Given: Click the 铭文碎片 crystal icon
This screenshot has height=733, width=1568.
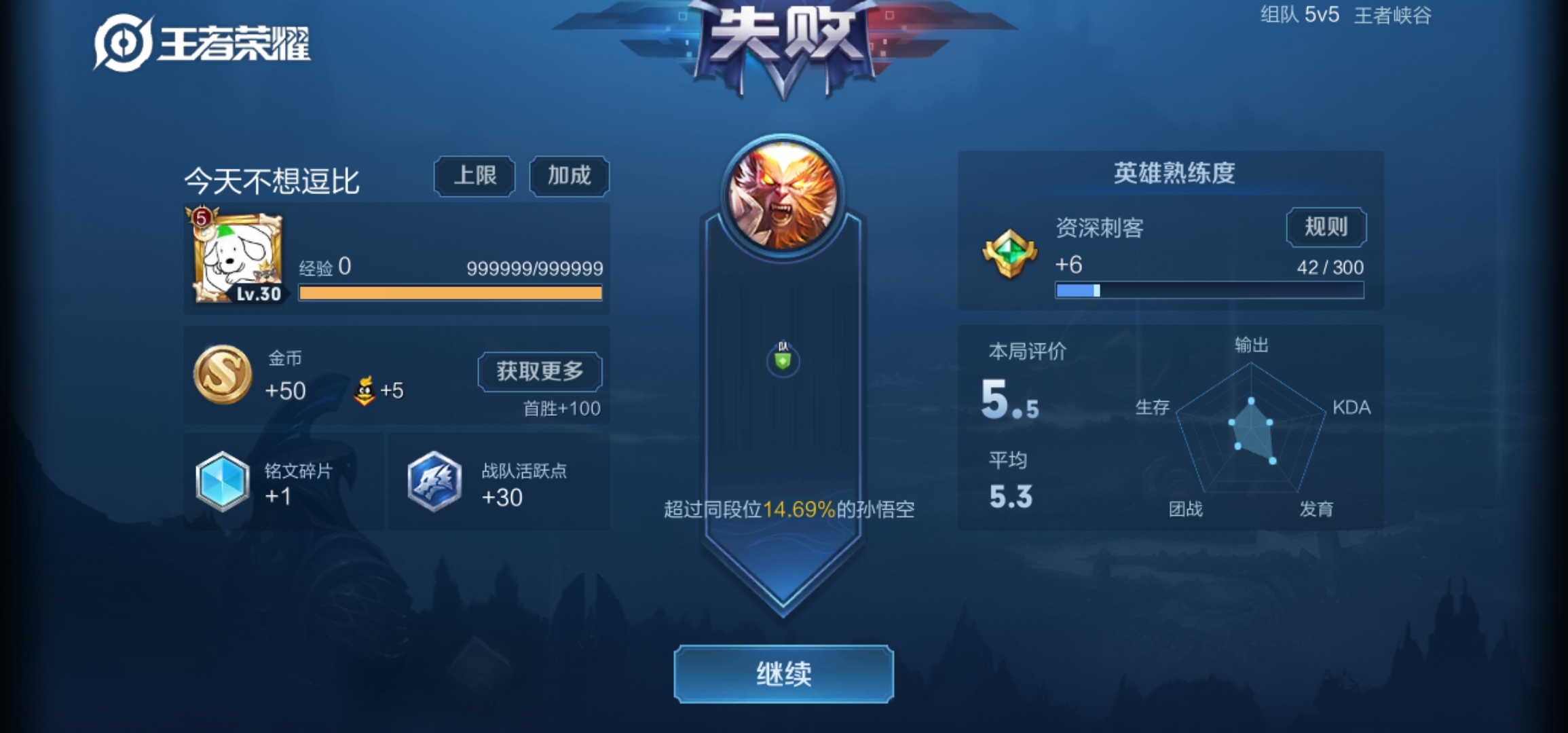Looking at the screenshot, I should point(222,482).
